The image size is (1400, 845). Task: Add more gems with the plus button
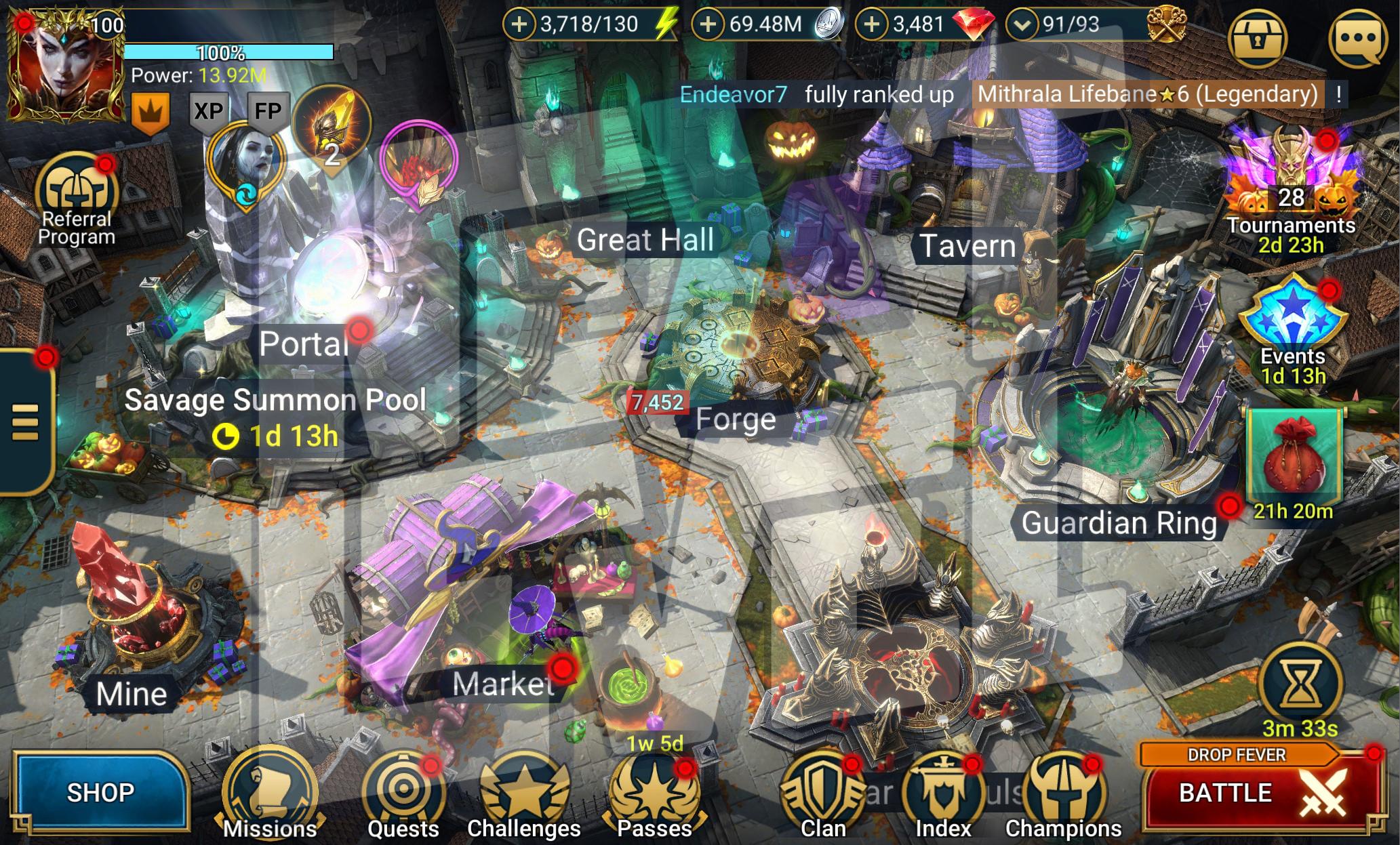(872, 24)
